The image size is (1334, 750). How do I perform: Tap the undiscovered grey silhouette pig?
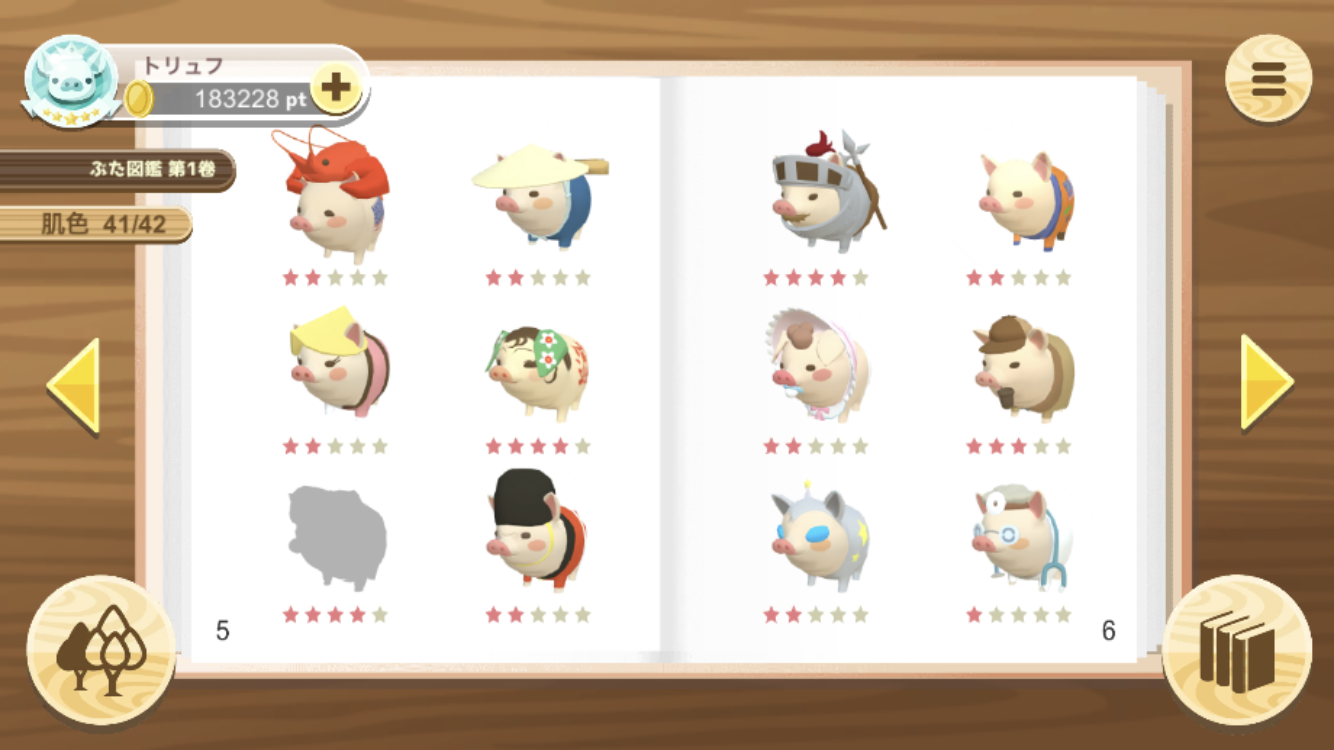point(335,537)
